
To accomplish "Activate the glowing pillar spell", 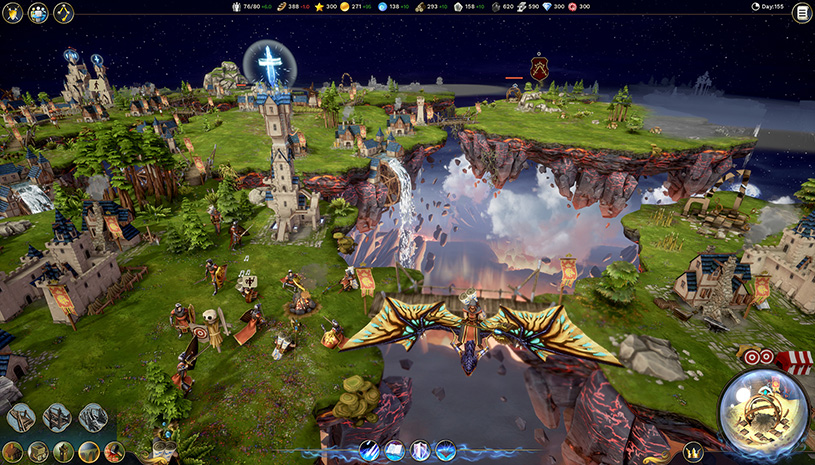I will 420,451.
